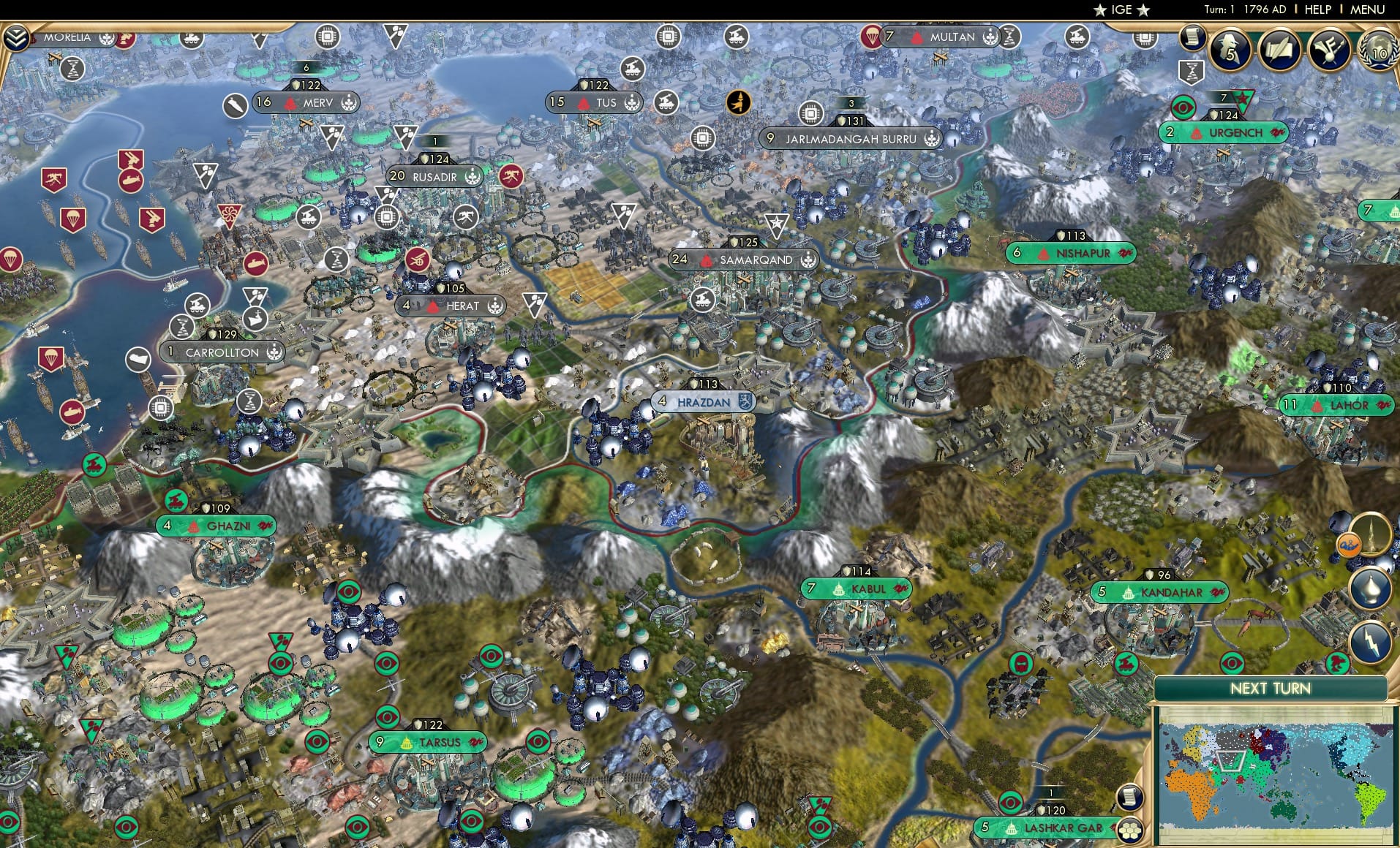Open the Diplomacy overview icon

coord(1328,50)
